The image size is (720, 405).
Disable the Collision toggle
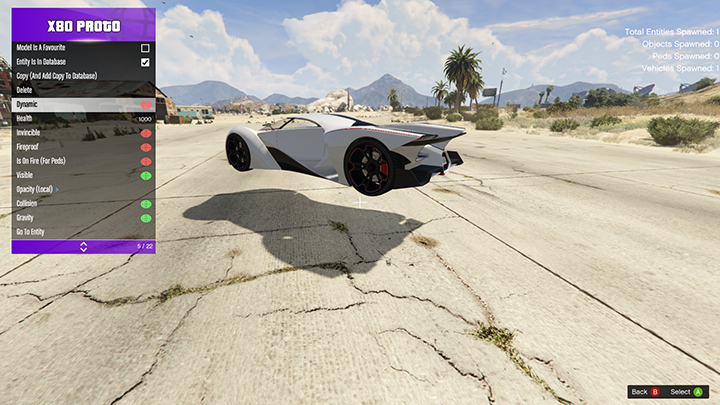[146, 204]
